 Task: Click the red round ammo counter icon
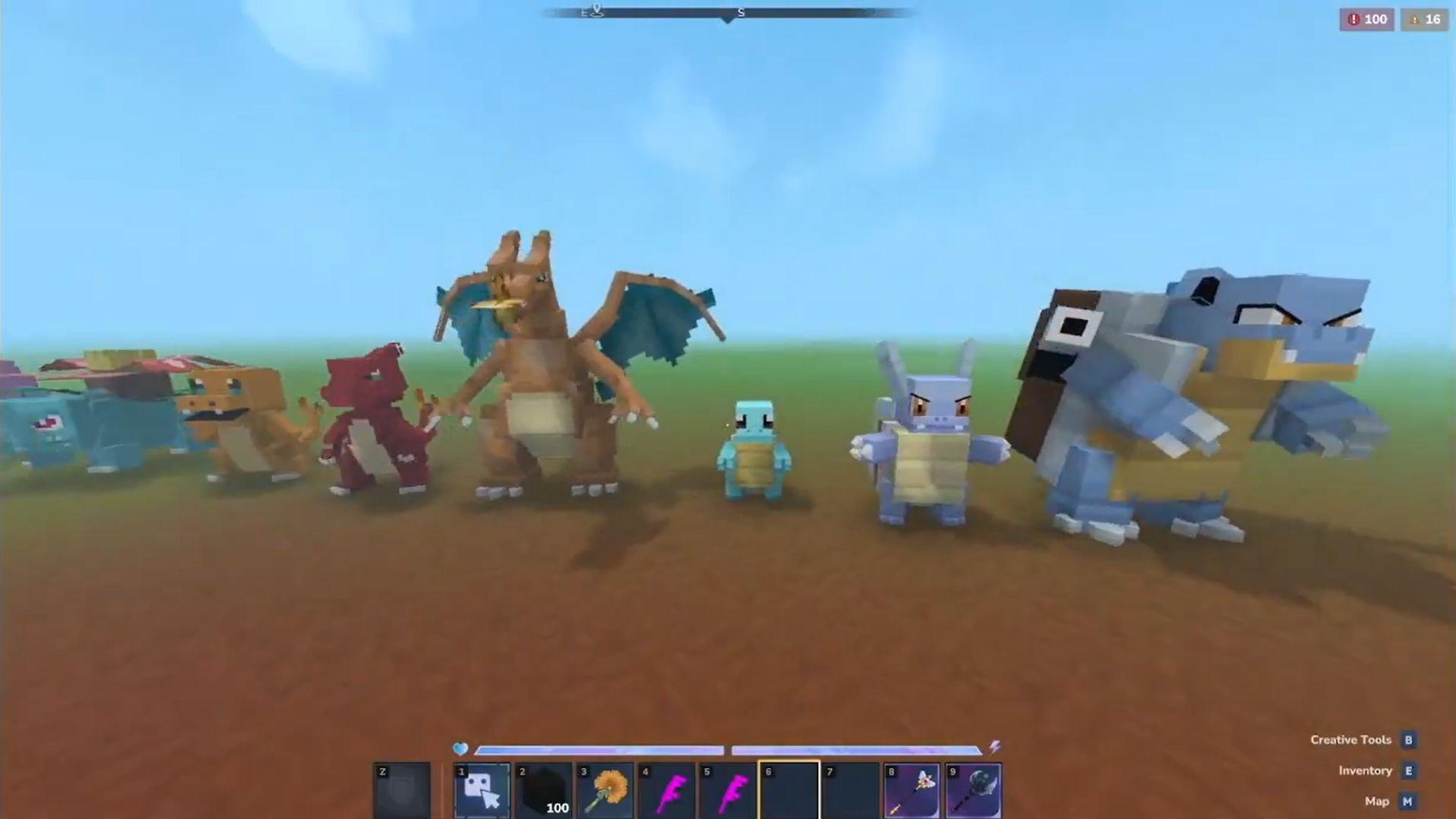click(x=1354, y=20)
